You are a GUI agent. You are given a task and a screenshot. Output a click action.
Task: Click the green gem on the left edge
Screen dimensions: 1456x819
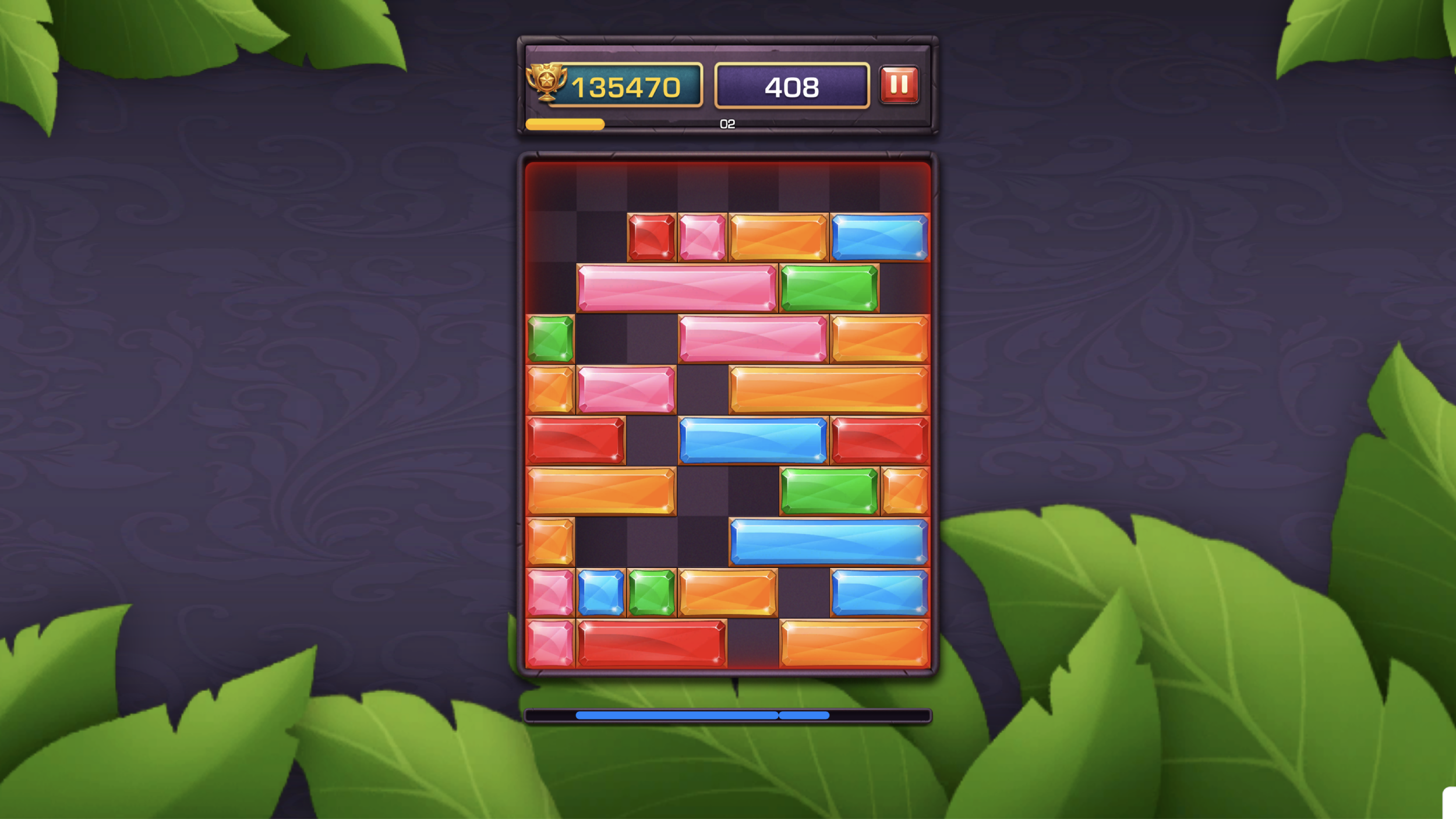[x=549, y=338]
